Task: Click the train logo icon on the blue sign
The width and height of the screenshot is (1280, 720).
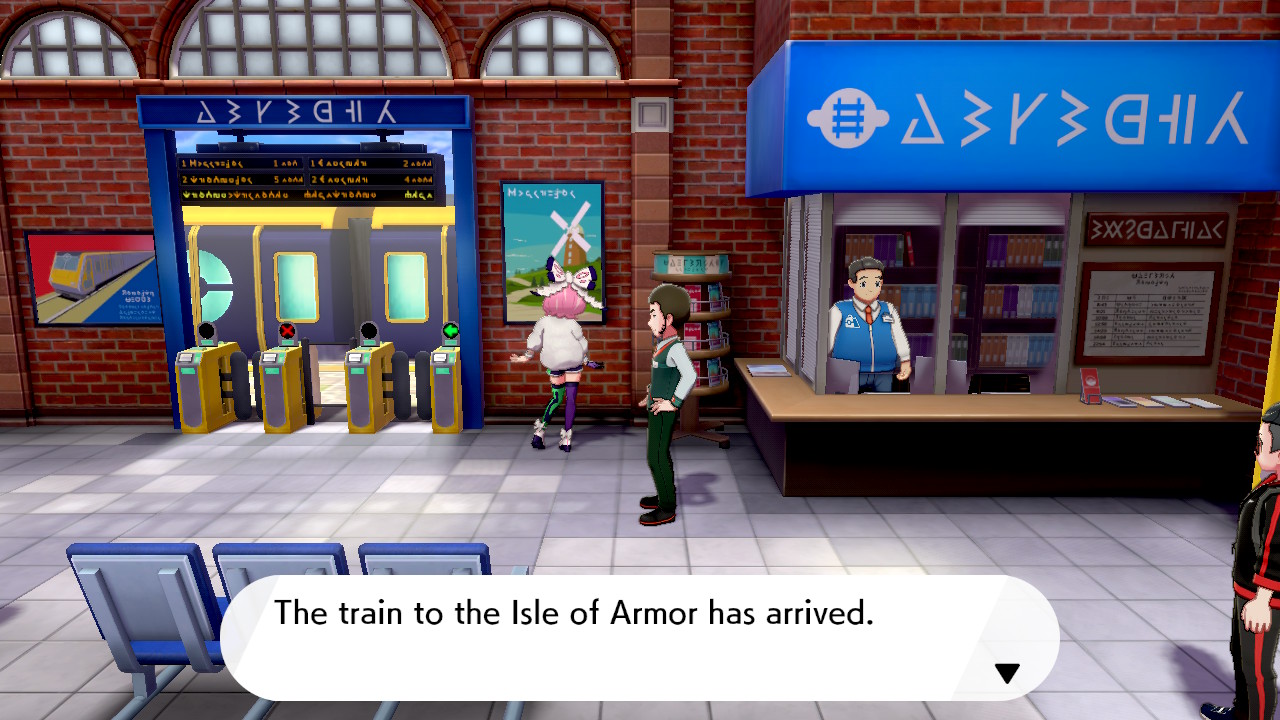Action: [849, 117]
